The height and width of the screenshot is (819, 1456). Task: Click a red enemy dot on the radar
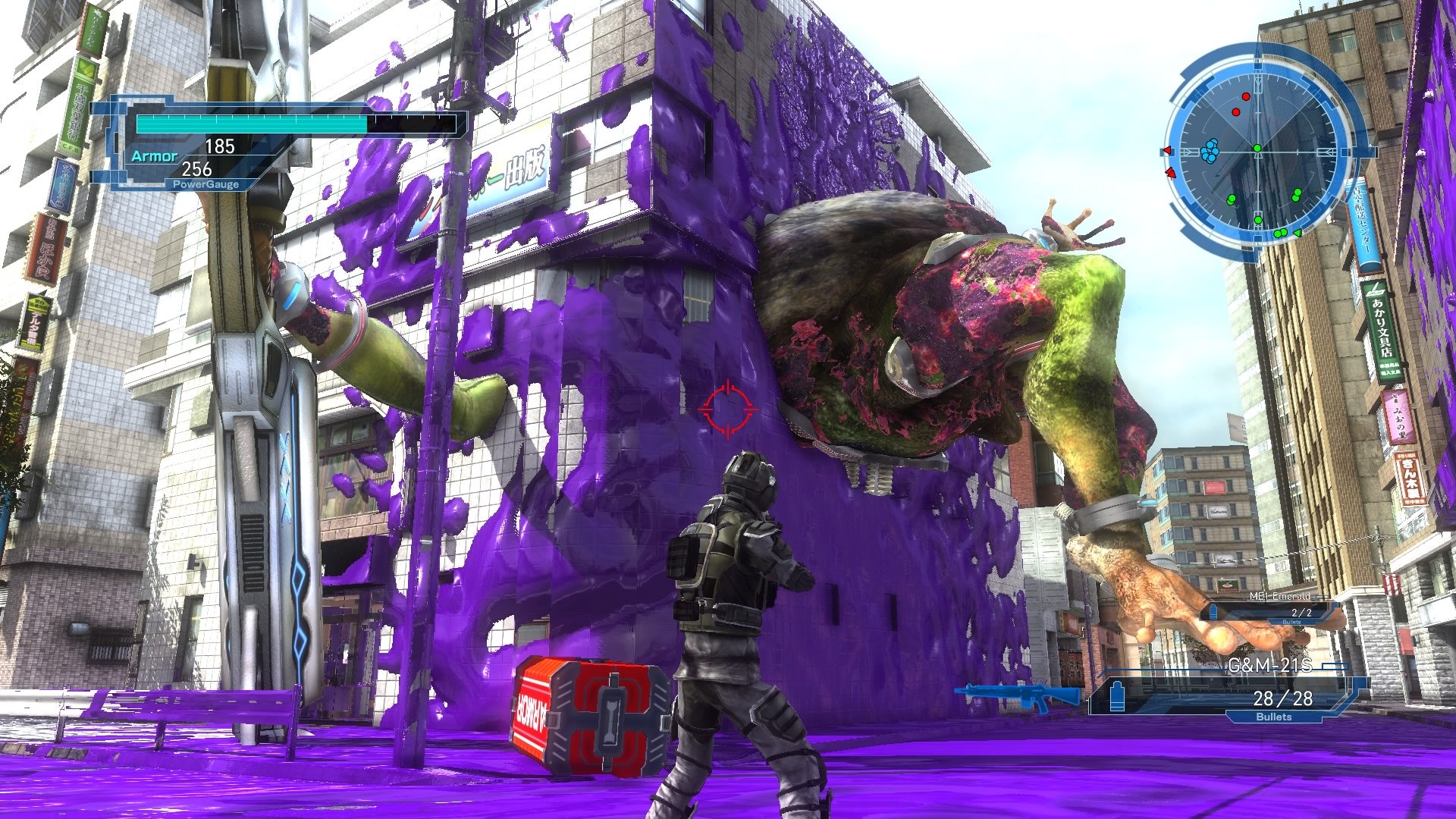click(1245, 97)
